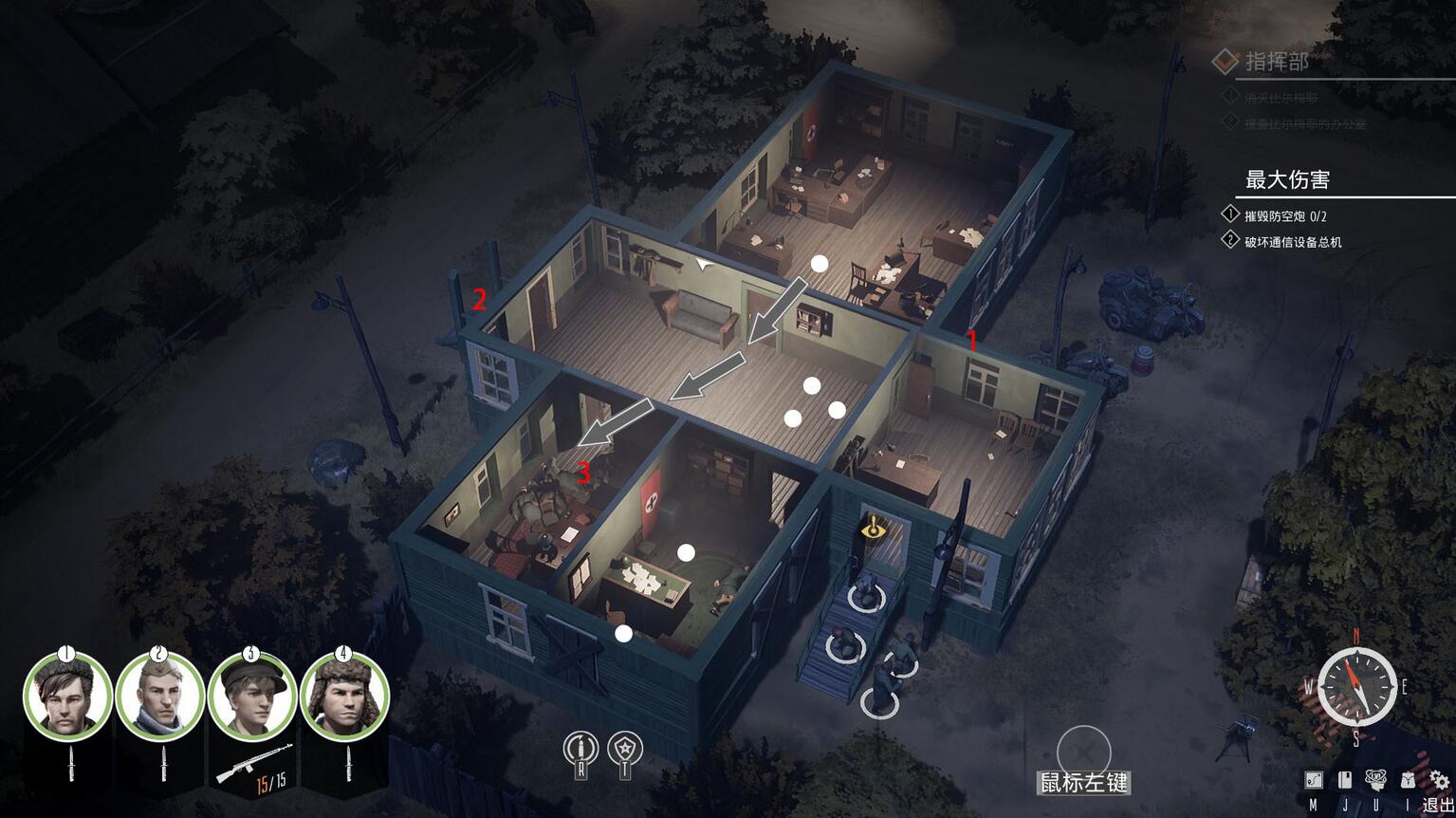This screenshot has width=1456, height=818.
Task: Open the map icon
Action: tap(1314, 780)
